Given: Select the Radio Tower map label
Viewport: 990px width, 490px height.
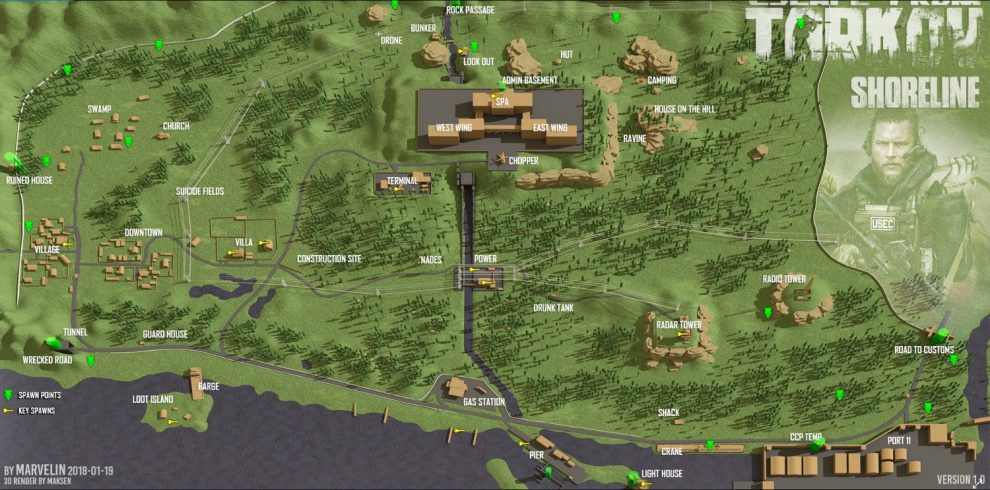Looking at the screenshot, I should [x=784, y=279].
